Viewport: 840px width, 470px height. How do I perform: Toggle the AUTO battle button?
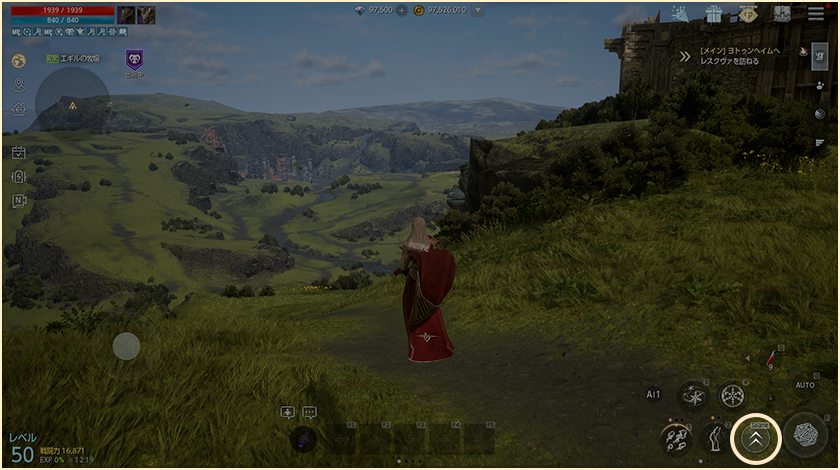pyautogui.click(x=805, y=385)
